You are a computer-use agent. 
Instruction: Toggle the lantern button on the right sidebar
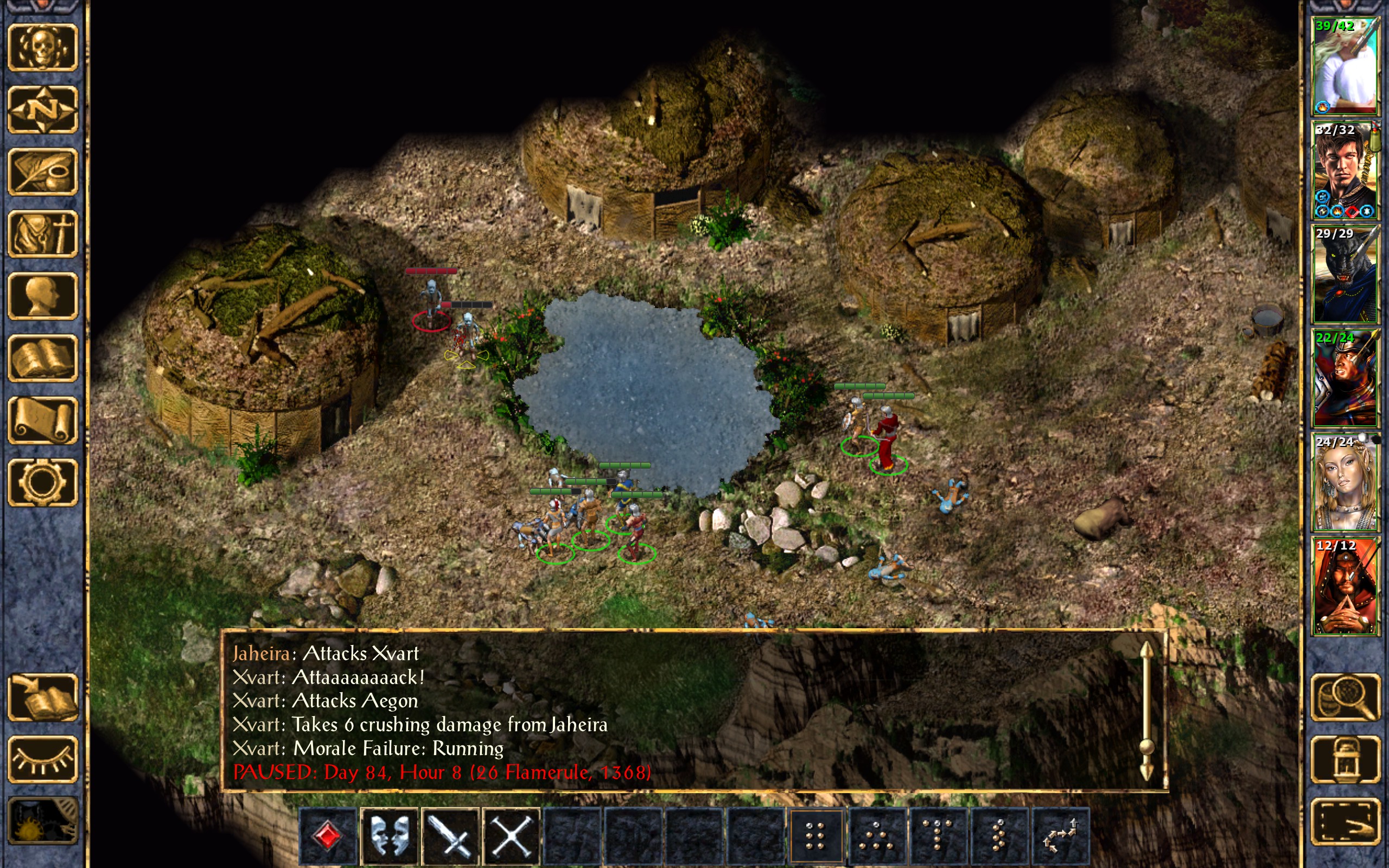[1345, 759]
